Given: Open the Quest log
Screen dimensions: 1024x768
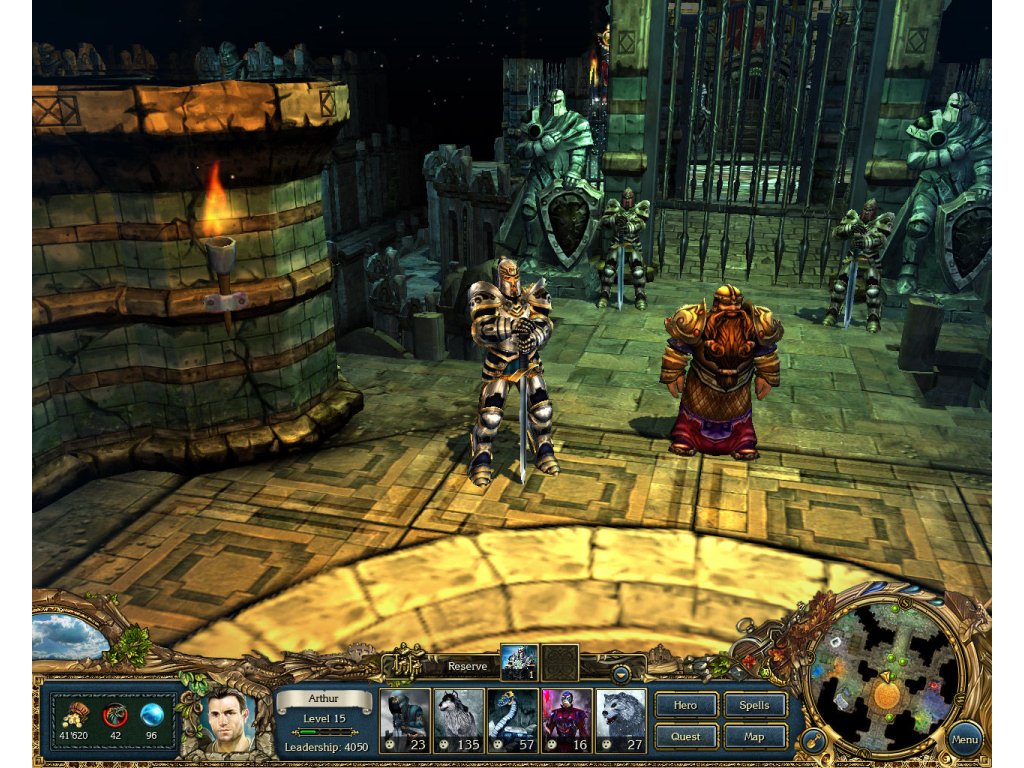Looking at the screenshot, I should pyautogui.click(x=685, y=737).
